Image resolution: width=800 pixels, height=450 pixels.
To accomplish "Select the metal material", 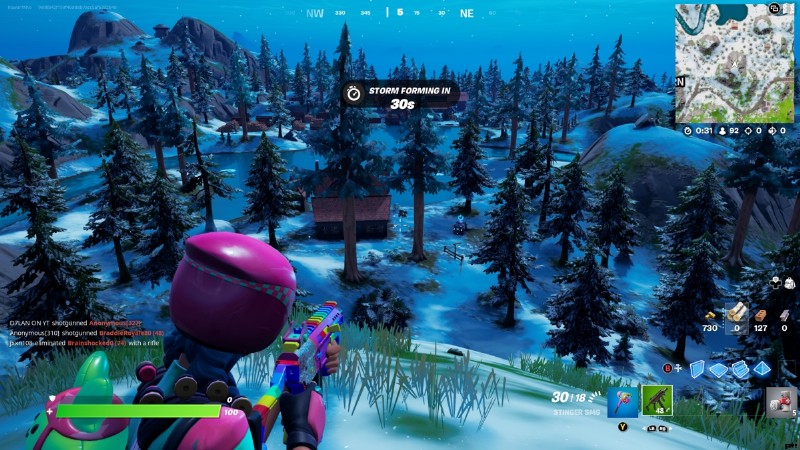I will coord(785,313).
